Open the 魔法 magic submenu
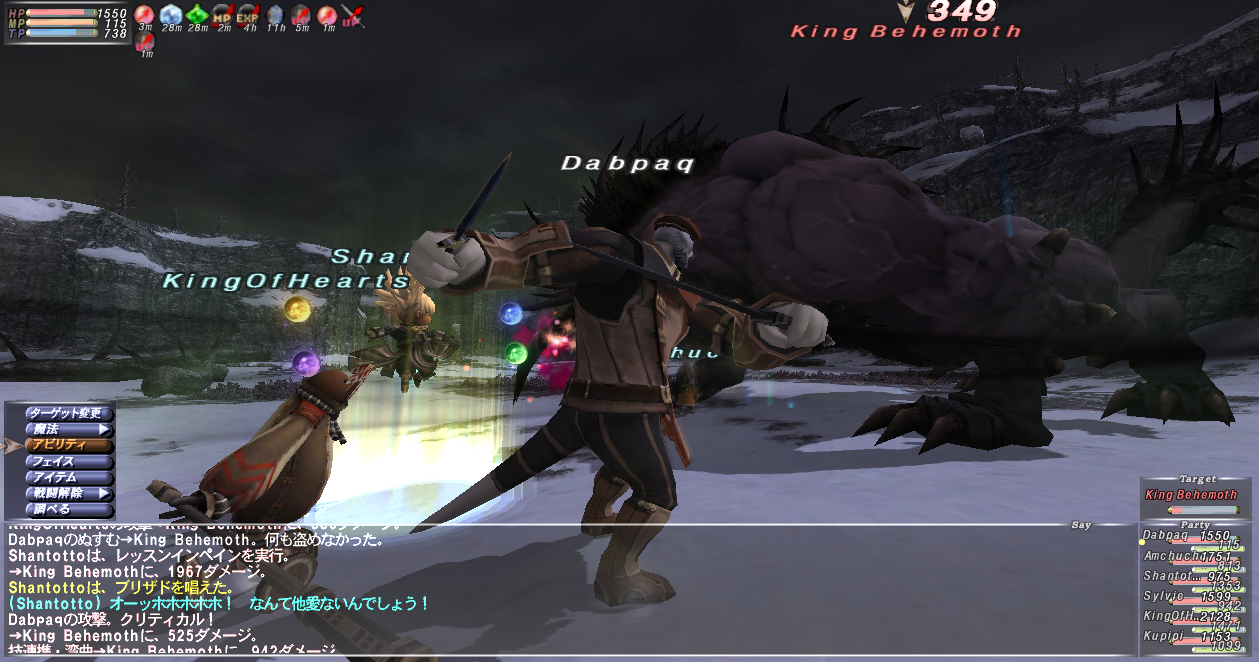1259x662 pixels. click(x=60, y=429)
